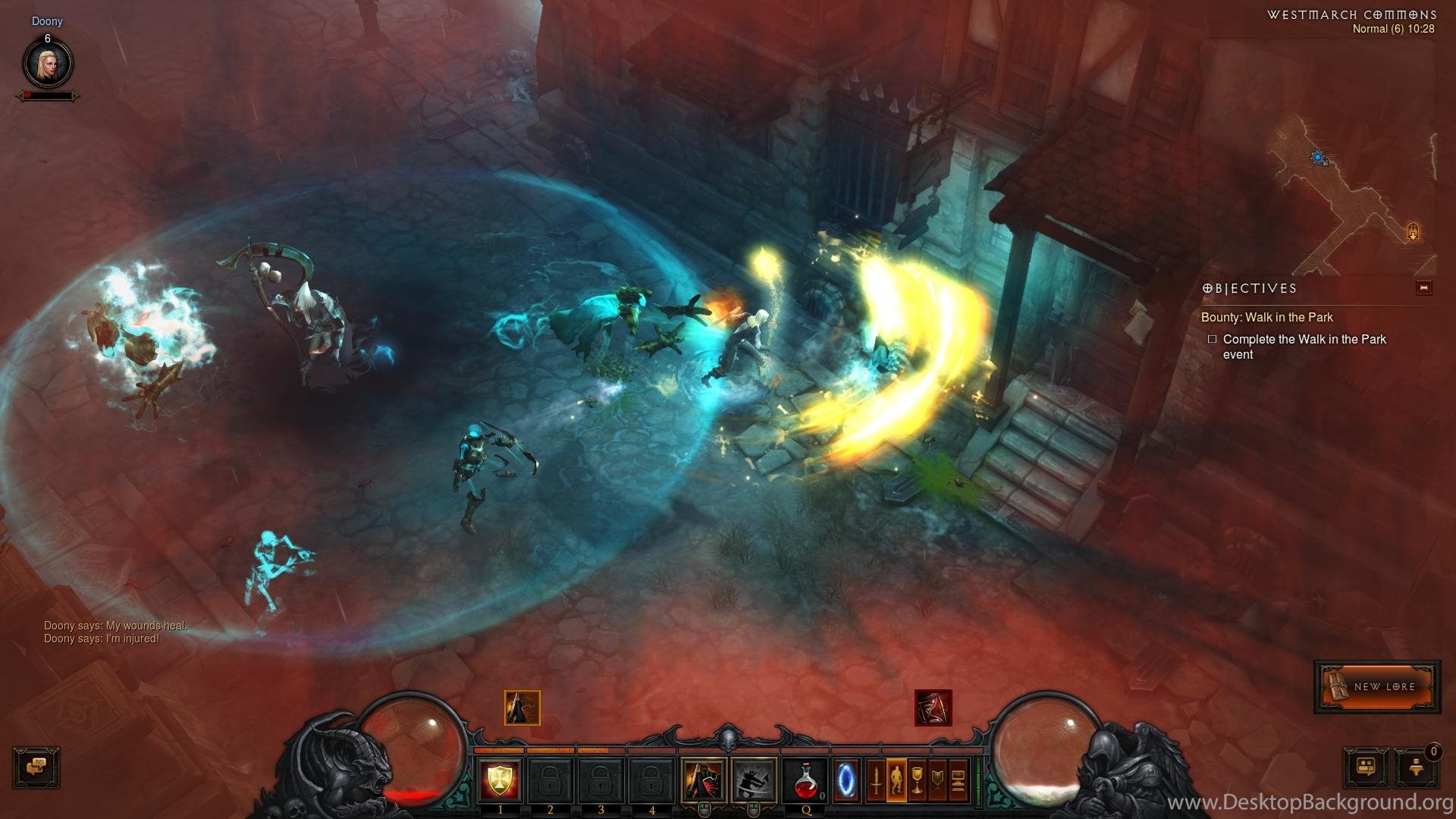Open the goblet menu button
1456x819 pixels.
[917, 780]
